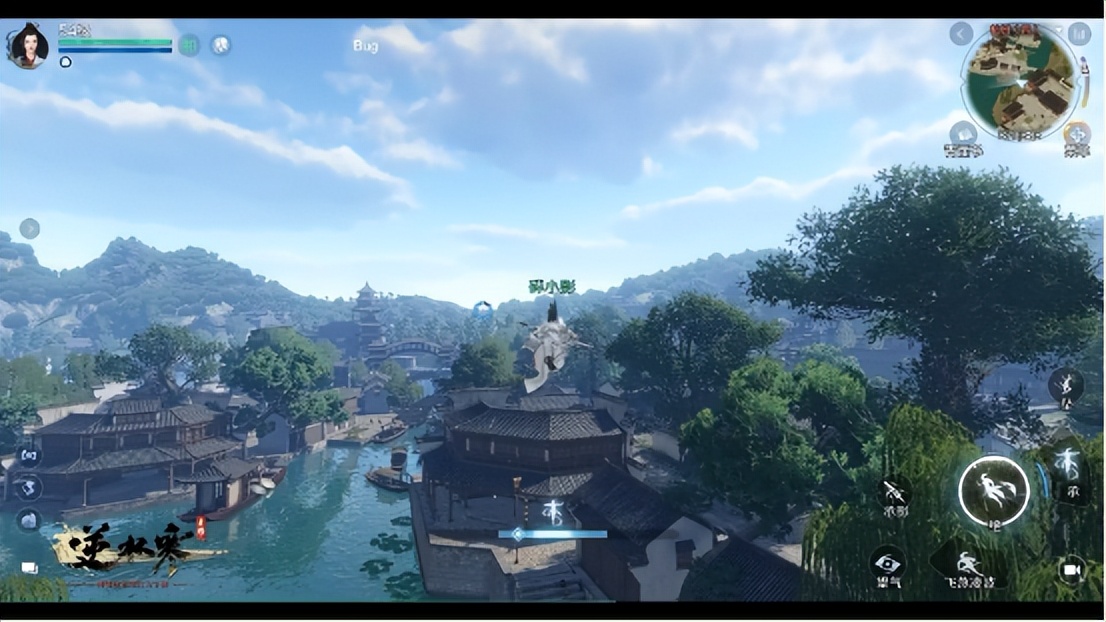Open the chat bubble icon
The width and height of the screenshot is (1106, 622).
tap(29, 568)
